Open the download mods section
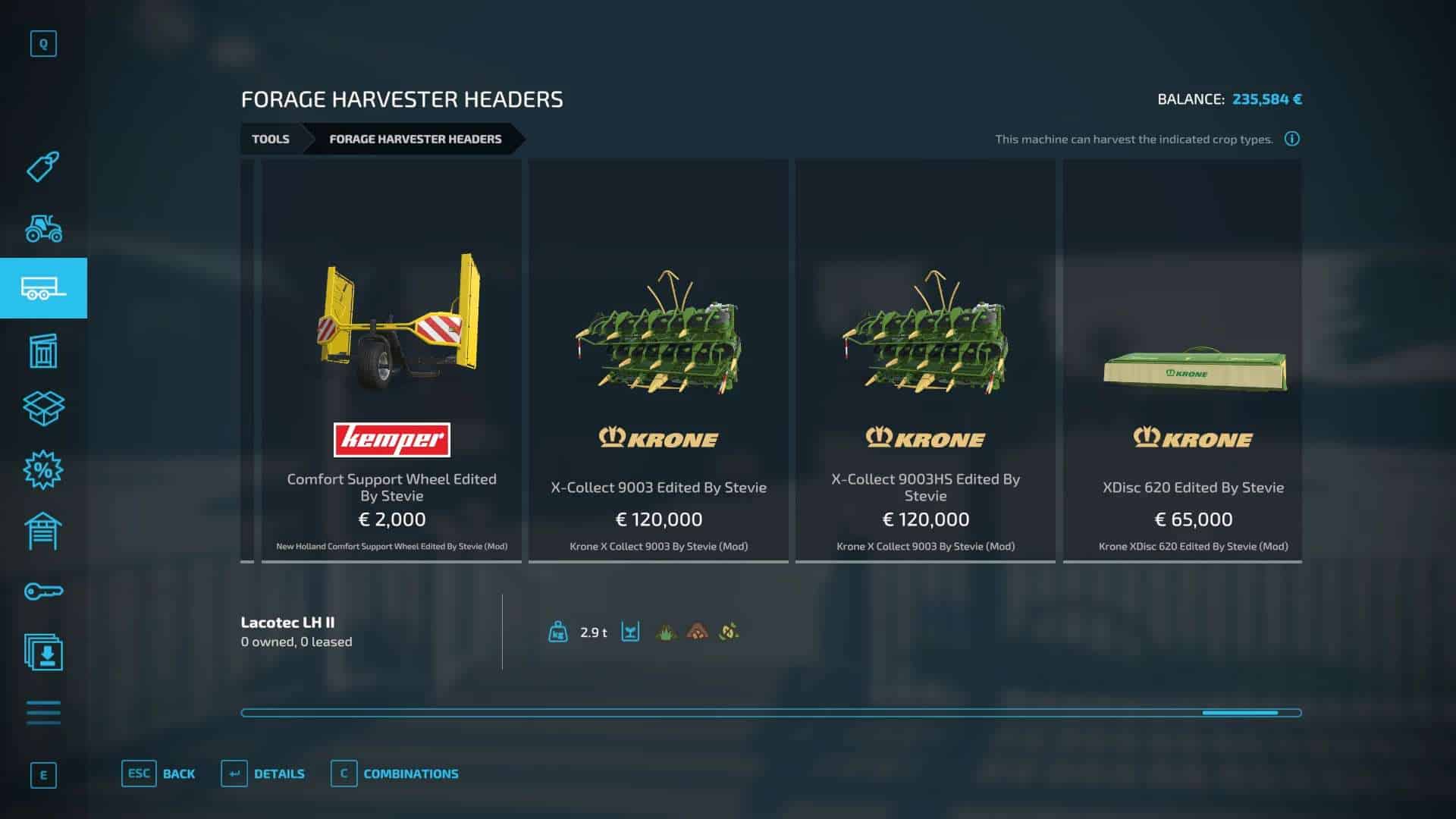This screenshot has height=819, width=1456. point(43,653)
